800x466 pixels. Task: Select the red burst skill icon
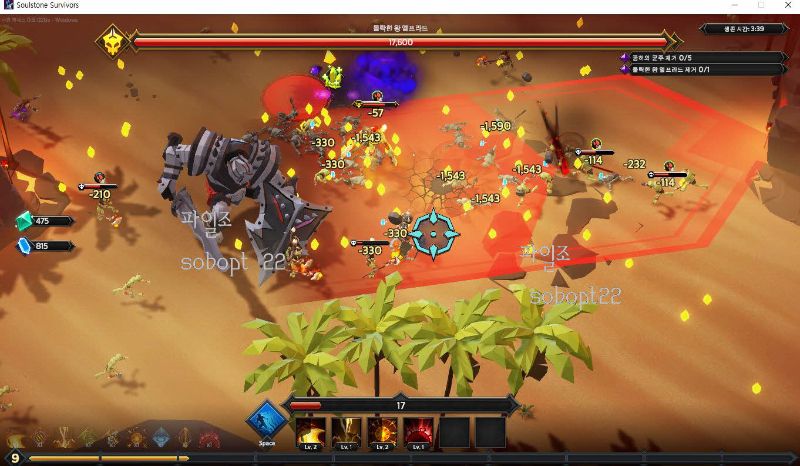point(418,432)
